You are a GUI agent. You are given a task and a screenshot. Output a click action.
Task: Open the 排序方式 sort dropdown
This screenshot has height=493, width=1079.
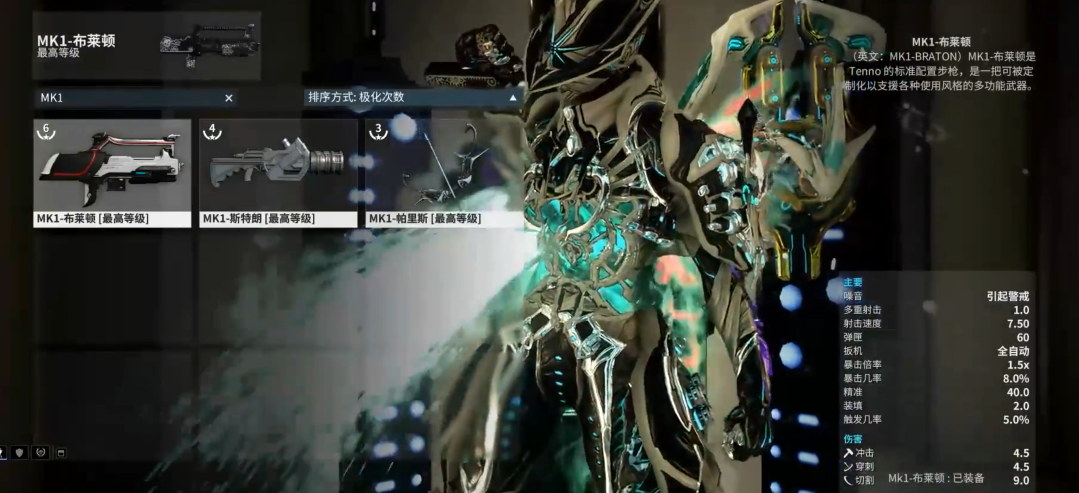[x=413, y=98]
